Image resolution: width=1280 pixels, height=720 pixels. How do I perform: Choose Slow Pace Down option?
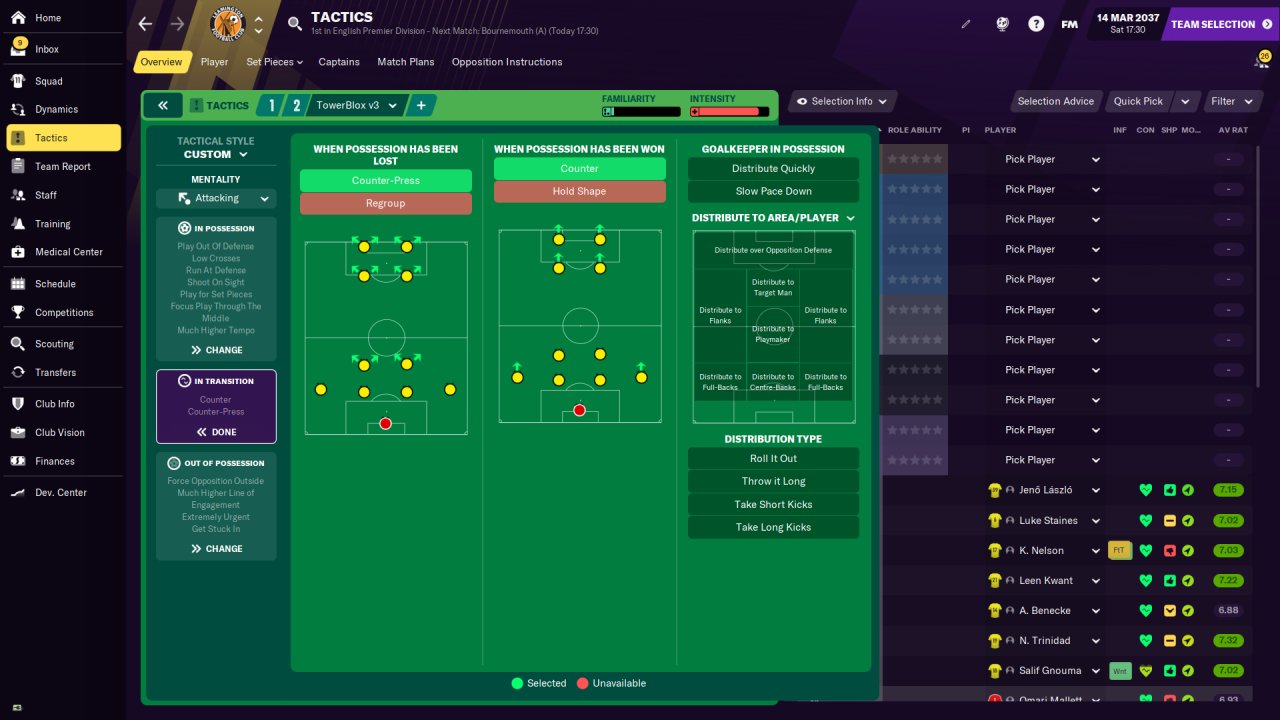(773, 191)
